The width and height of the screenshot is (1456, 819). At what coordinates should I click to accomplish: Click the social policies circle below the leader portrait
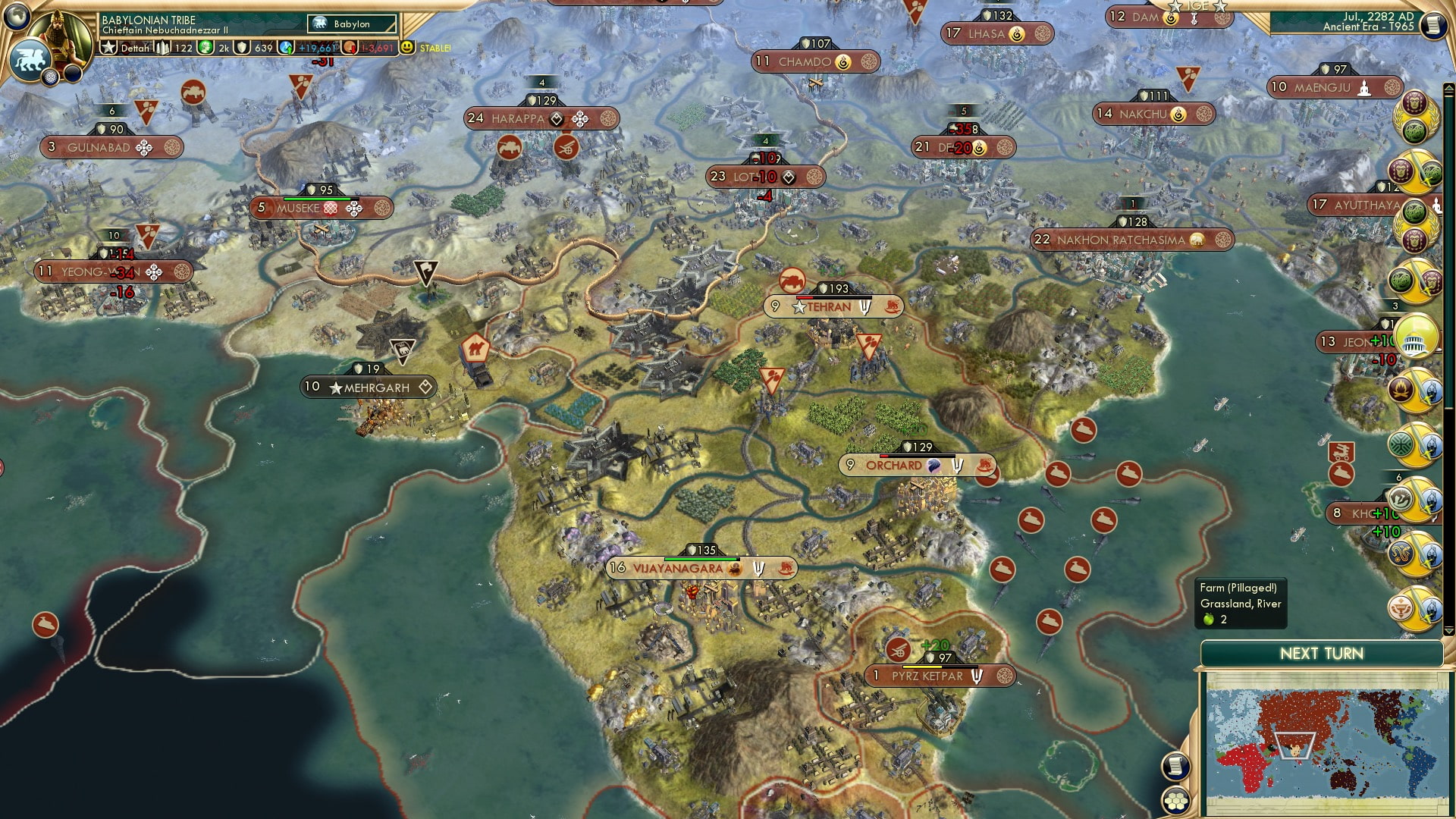(x=50, y=77)
